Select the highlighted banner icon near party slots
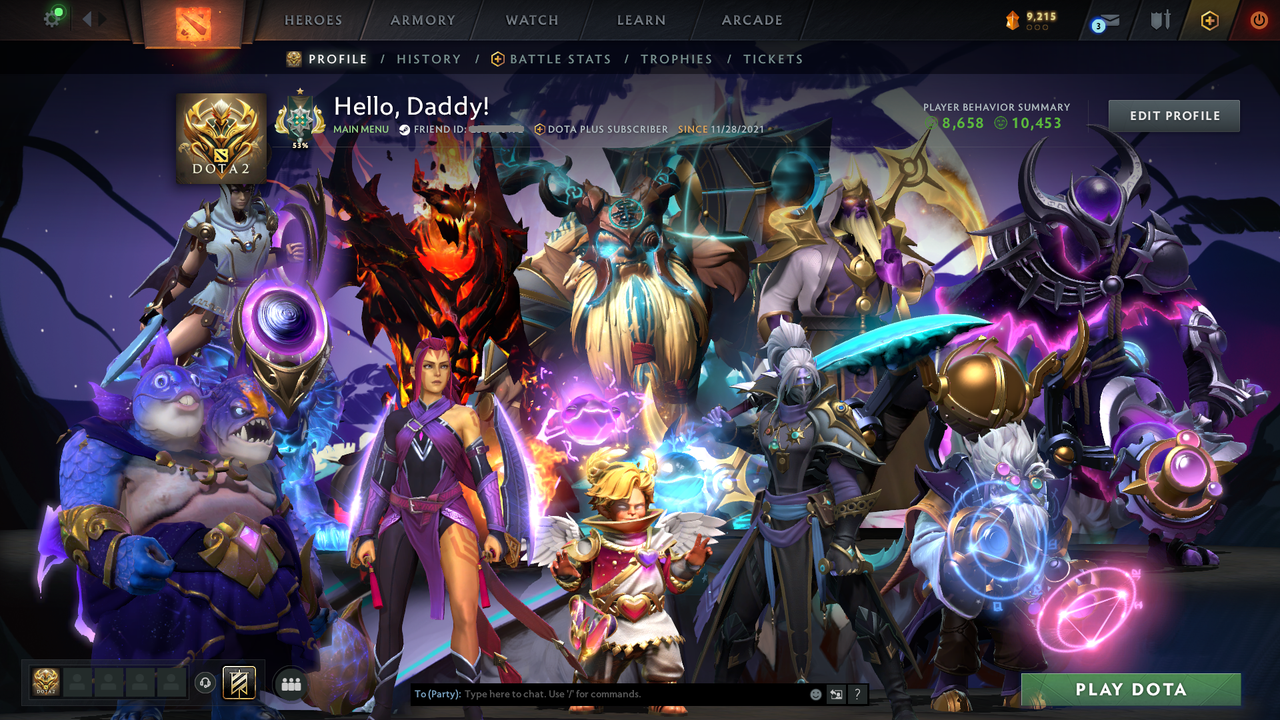The height and width of the screenshot is (720, 1280). click(238, 683)
